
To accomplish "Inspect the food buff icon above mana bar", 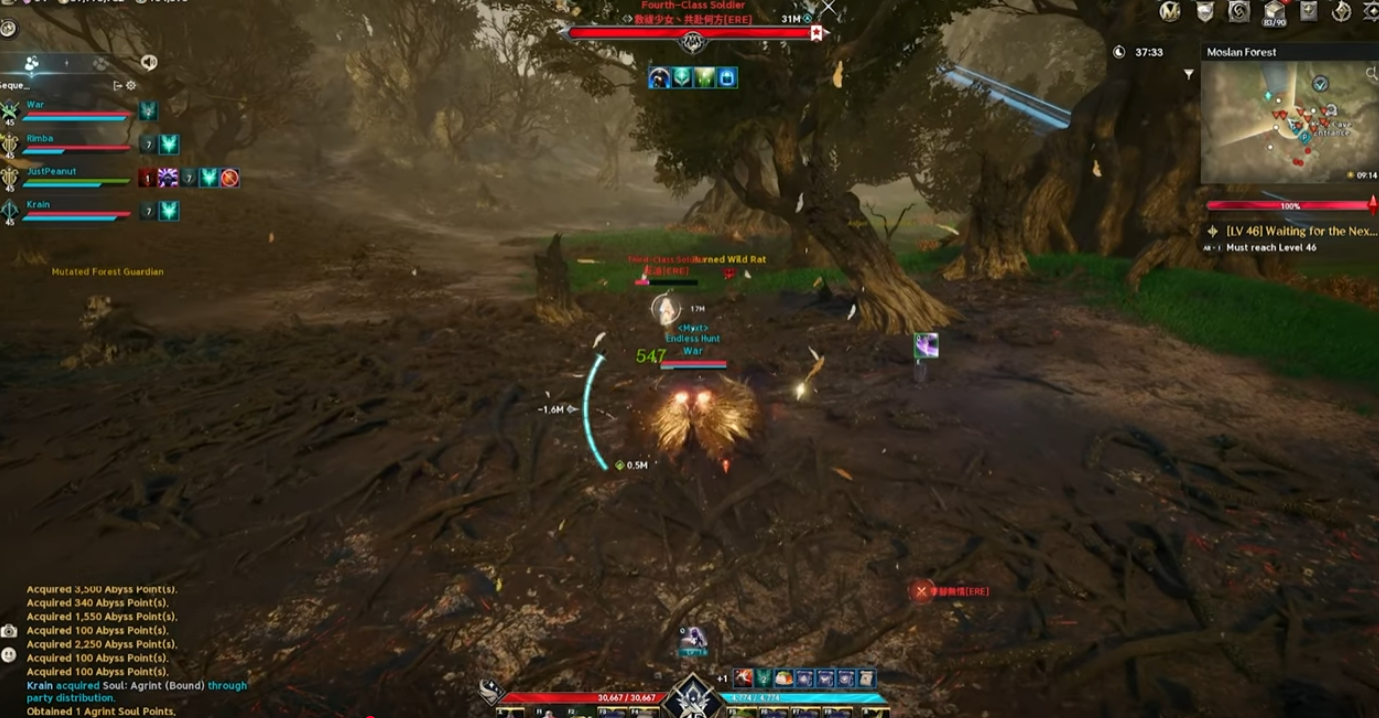I will pyautogui.click(x=783, y=679).
